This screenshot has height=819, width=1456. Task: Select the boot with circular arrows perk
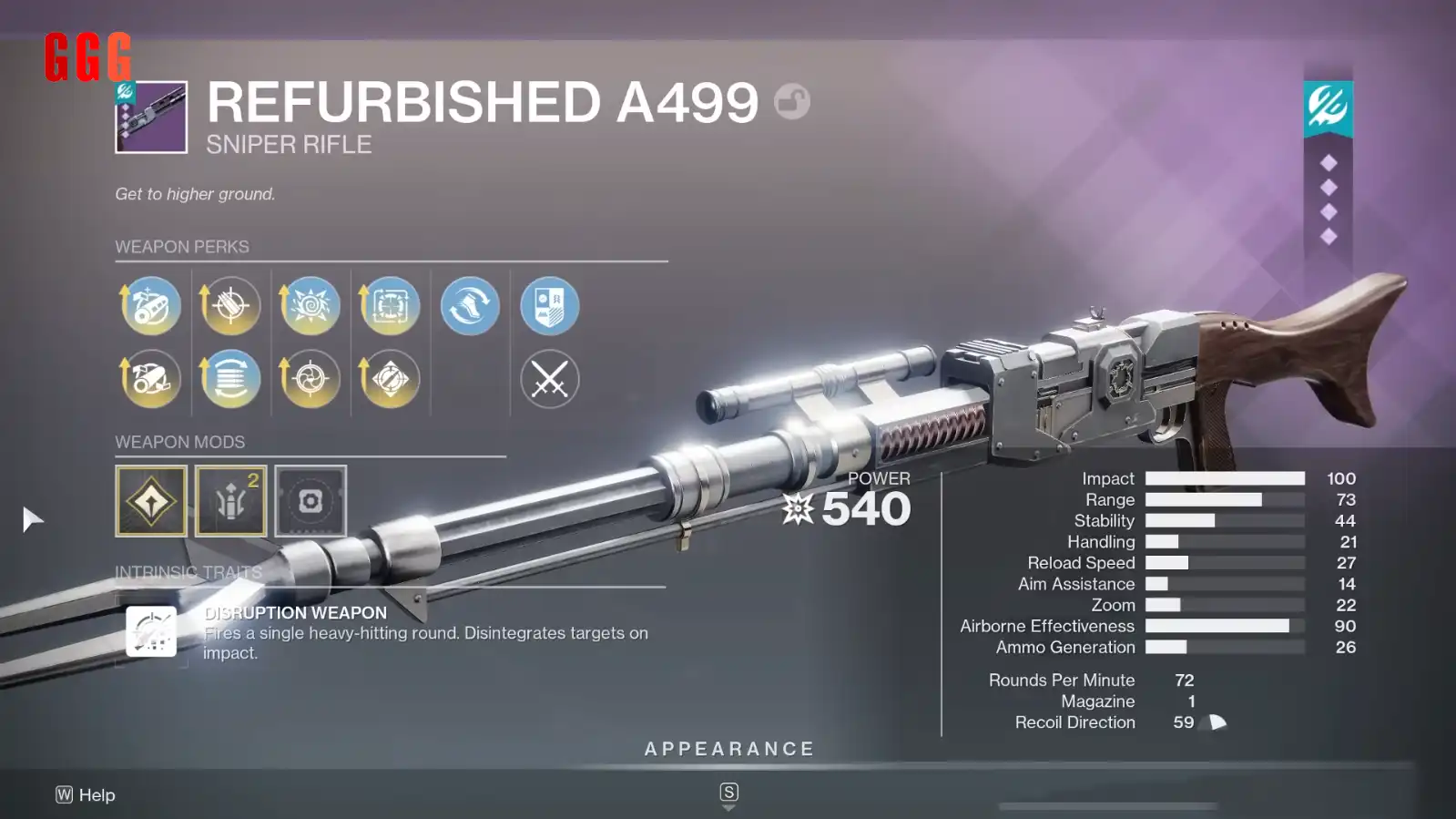(x=470, y=306)
